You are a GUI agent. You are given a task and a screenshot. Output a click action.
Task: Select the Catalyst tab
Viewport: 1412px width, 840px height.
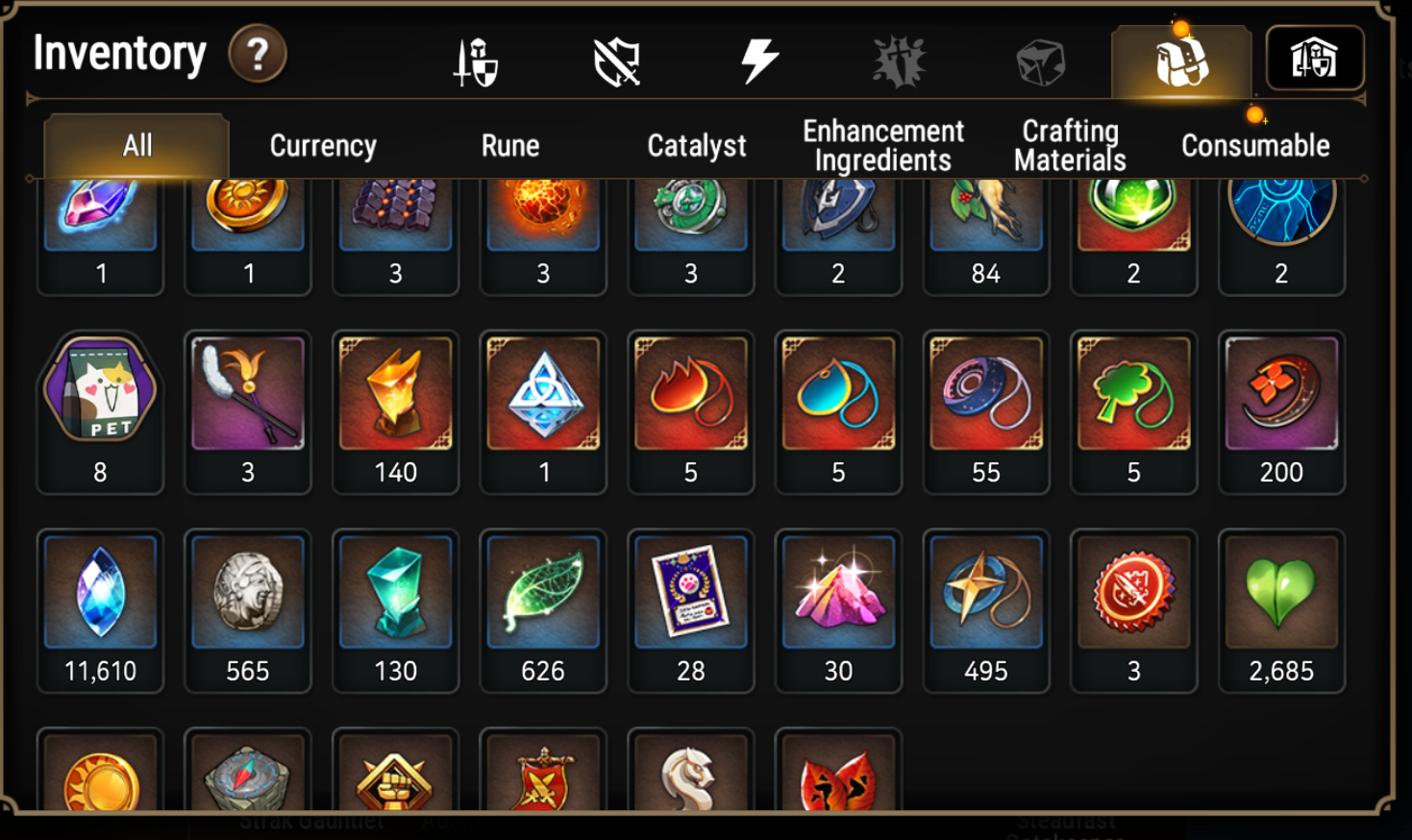coord(696,145)
